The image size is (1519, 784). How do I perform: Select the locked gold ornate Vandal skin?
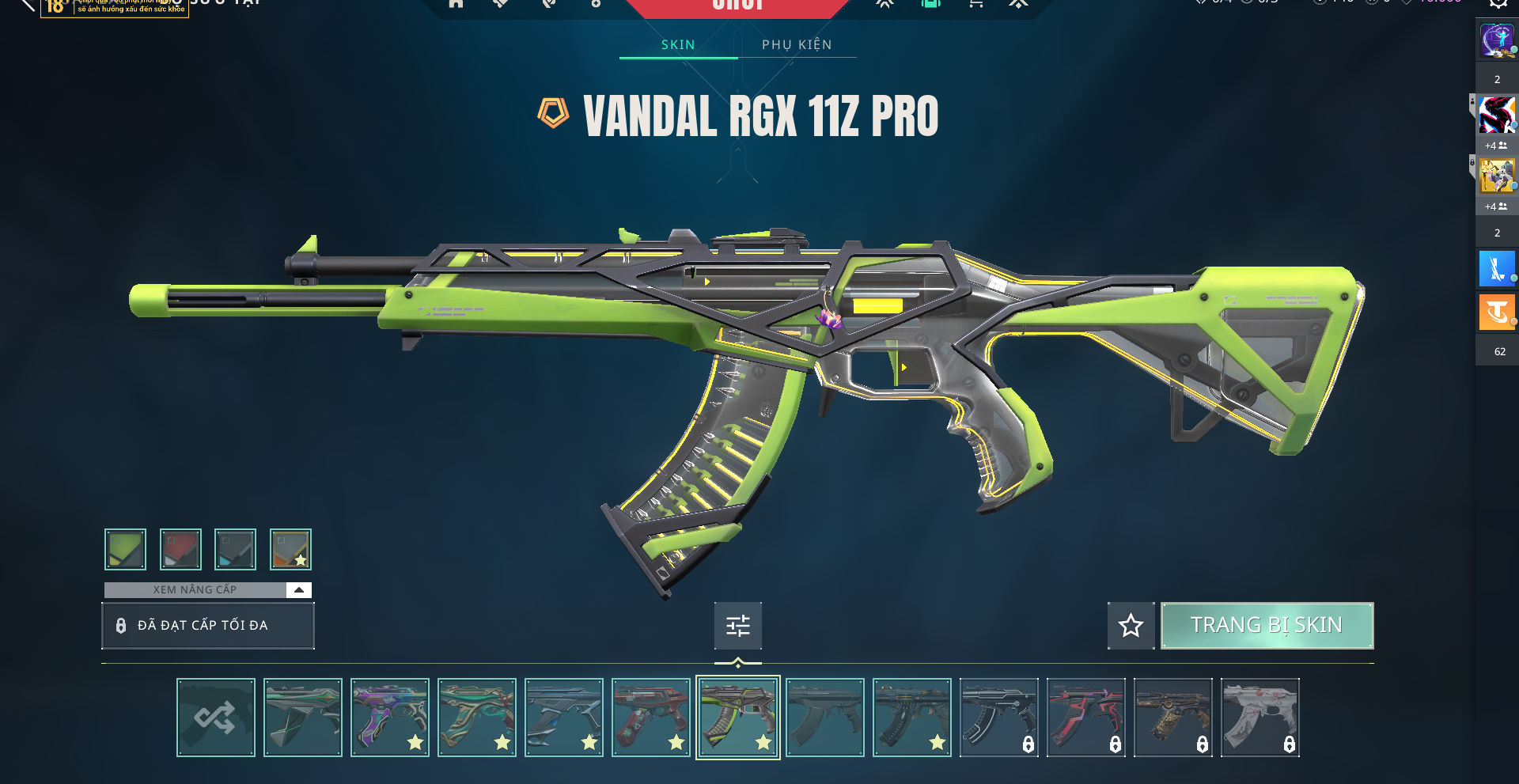[x=1173, y=718]
